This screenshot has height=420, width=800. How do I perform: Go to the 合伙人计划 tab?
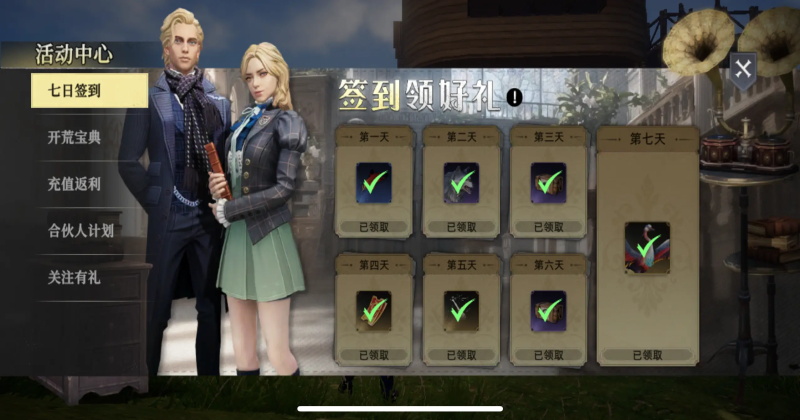click(80, 230)
